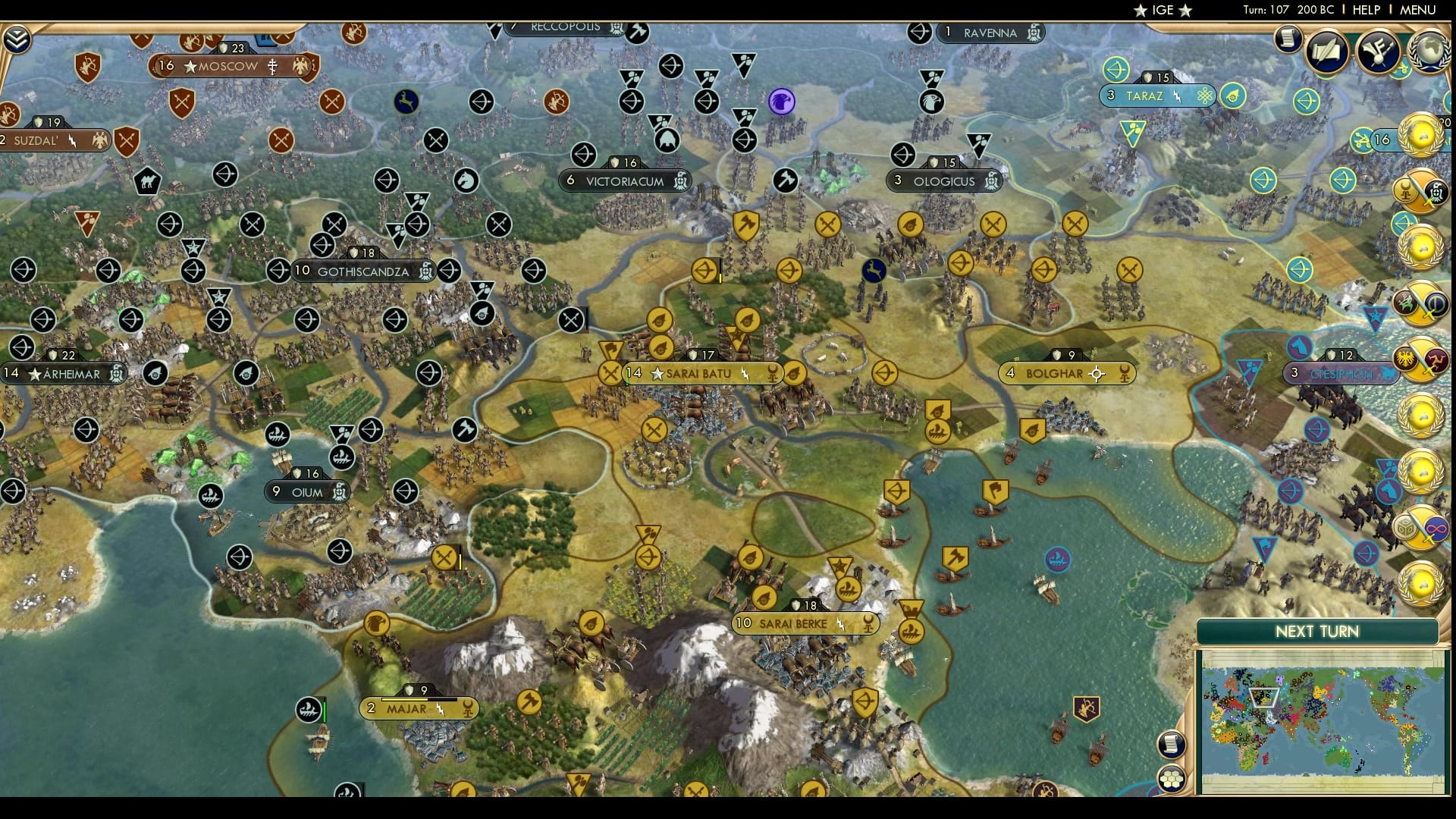This screenshot has height=819, width=1456.
Task: Select the Taraz city-state banner
Action: tap(1156, 96)
